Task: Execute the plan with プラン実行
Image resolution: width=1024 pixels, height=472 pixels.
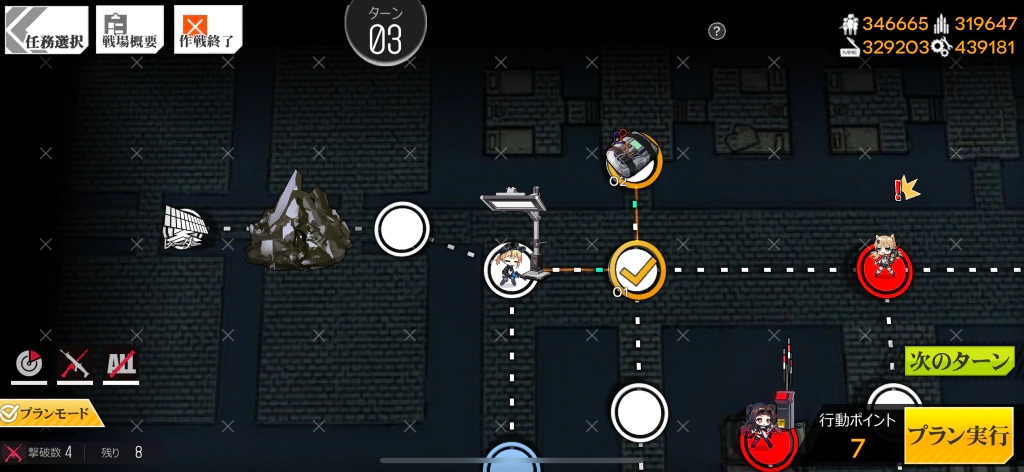Action: coord(958,436)
